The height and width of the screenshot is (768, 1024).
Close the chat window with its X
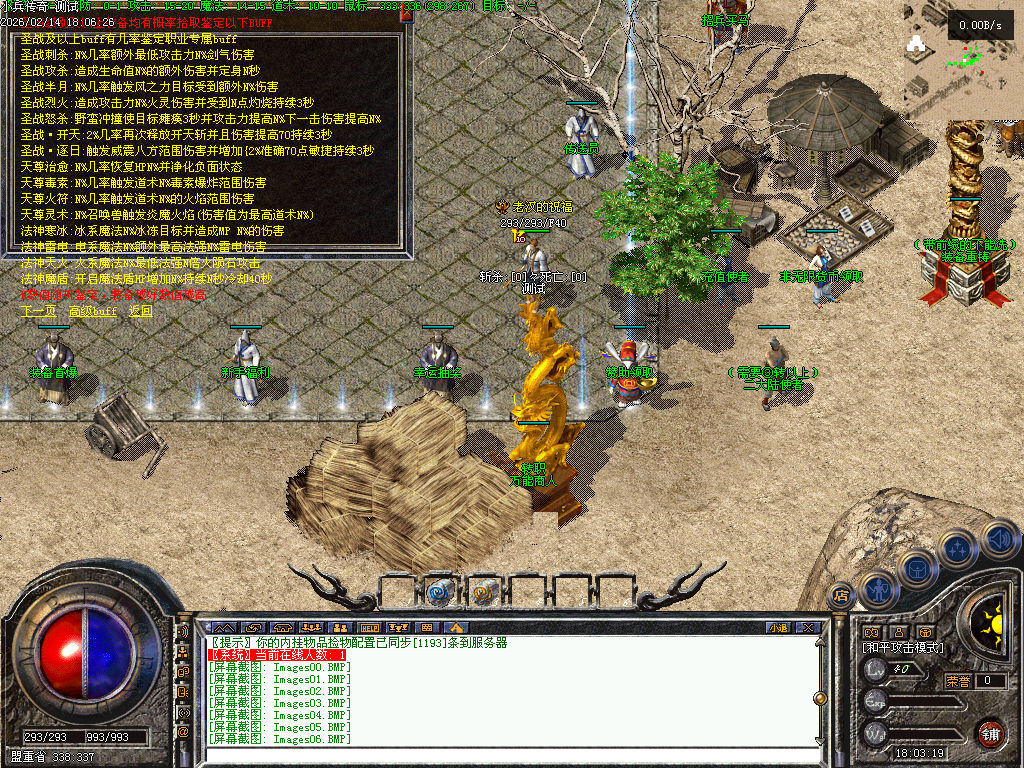pyautogui.click(x=807, y=628)
